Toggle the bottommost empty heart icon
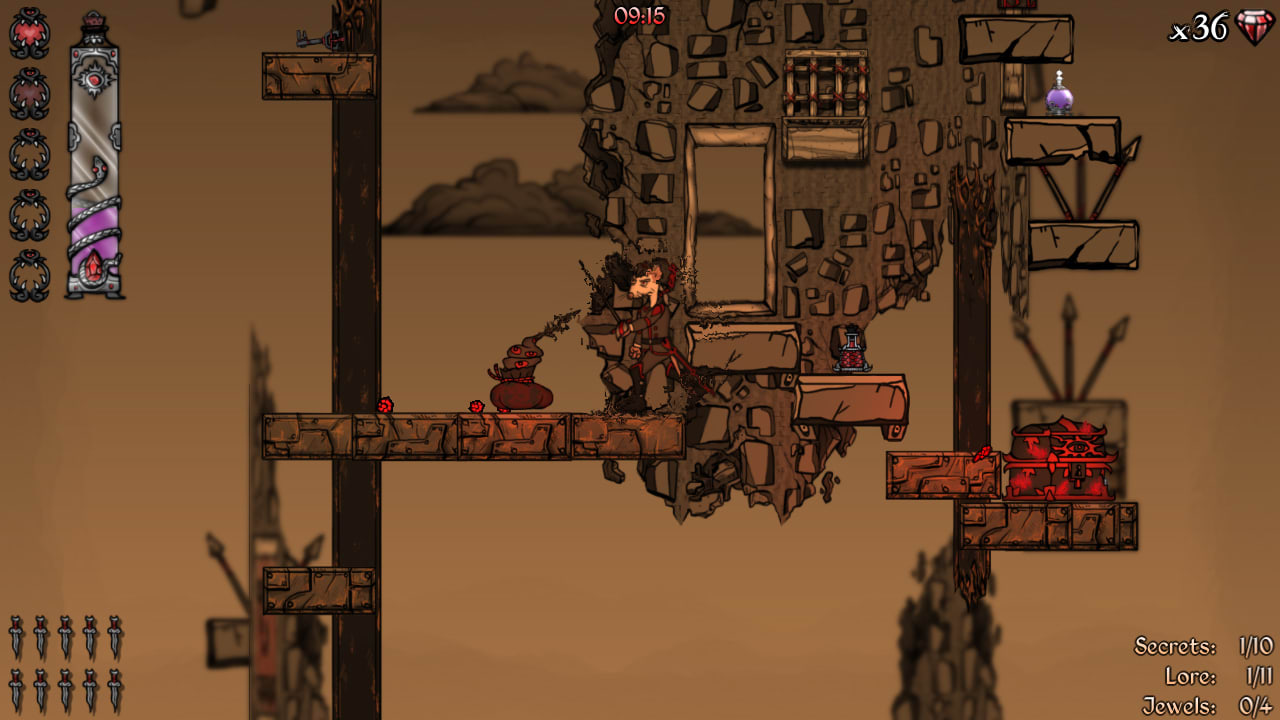This screenshot has height=720, width=1280. [29, 272]
